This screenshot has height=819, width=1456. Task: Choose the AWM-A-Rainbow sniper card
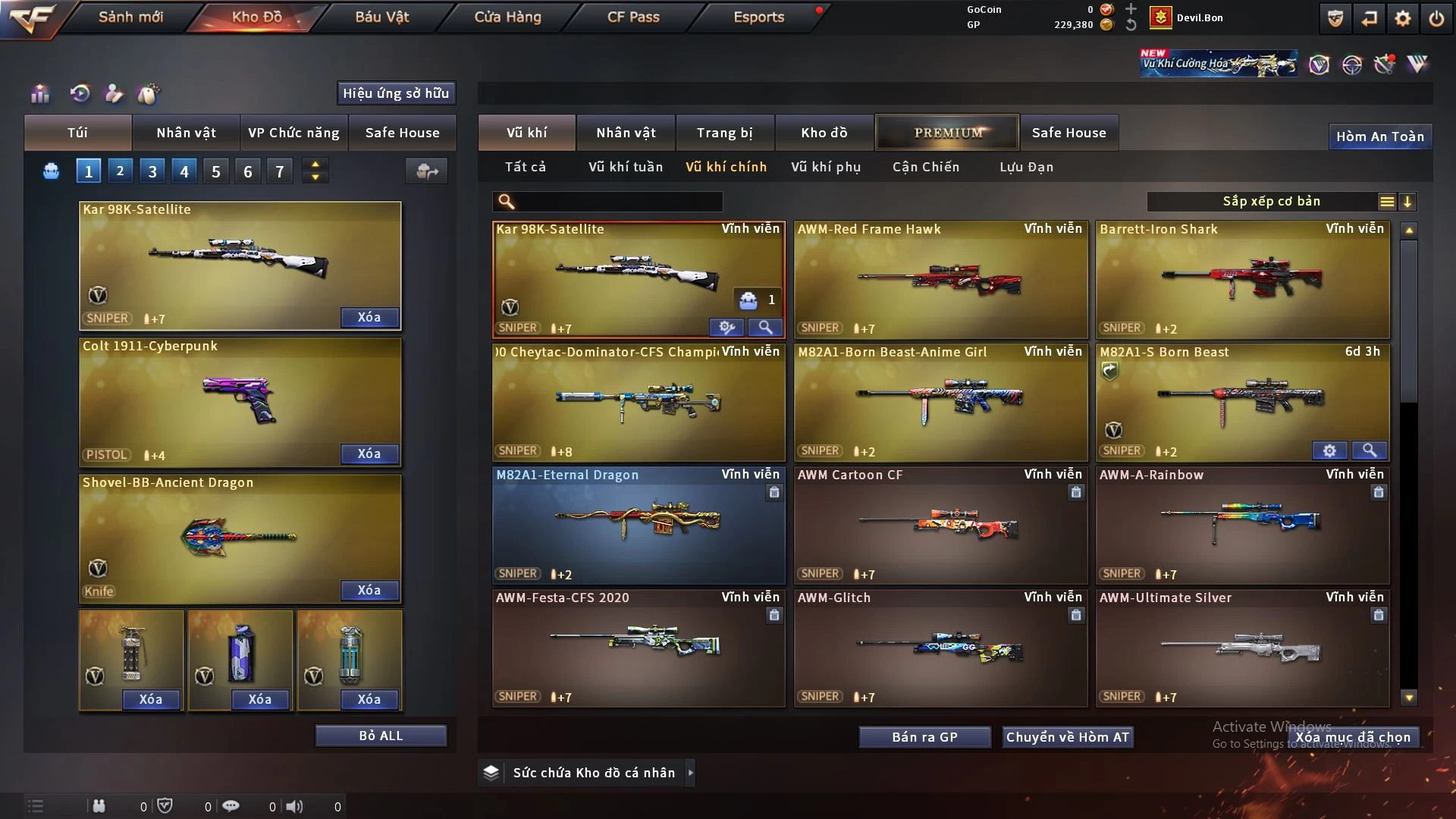(x=1242, y=525)
